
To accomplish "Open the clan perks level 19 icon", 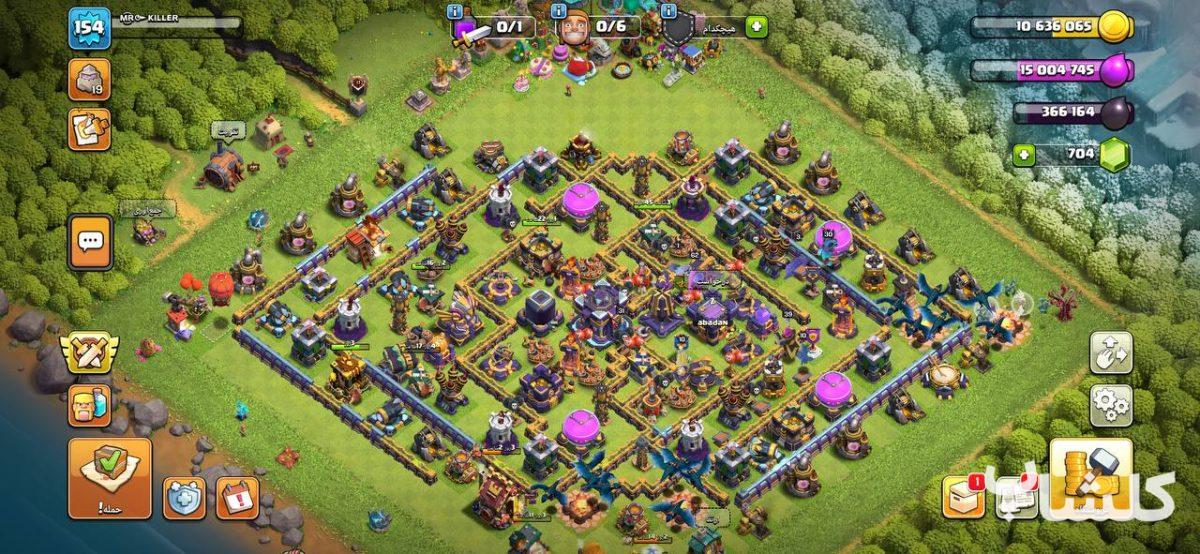I will click(89, 80).
